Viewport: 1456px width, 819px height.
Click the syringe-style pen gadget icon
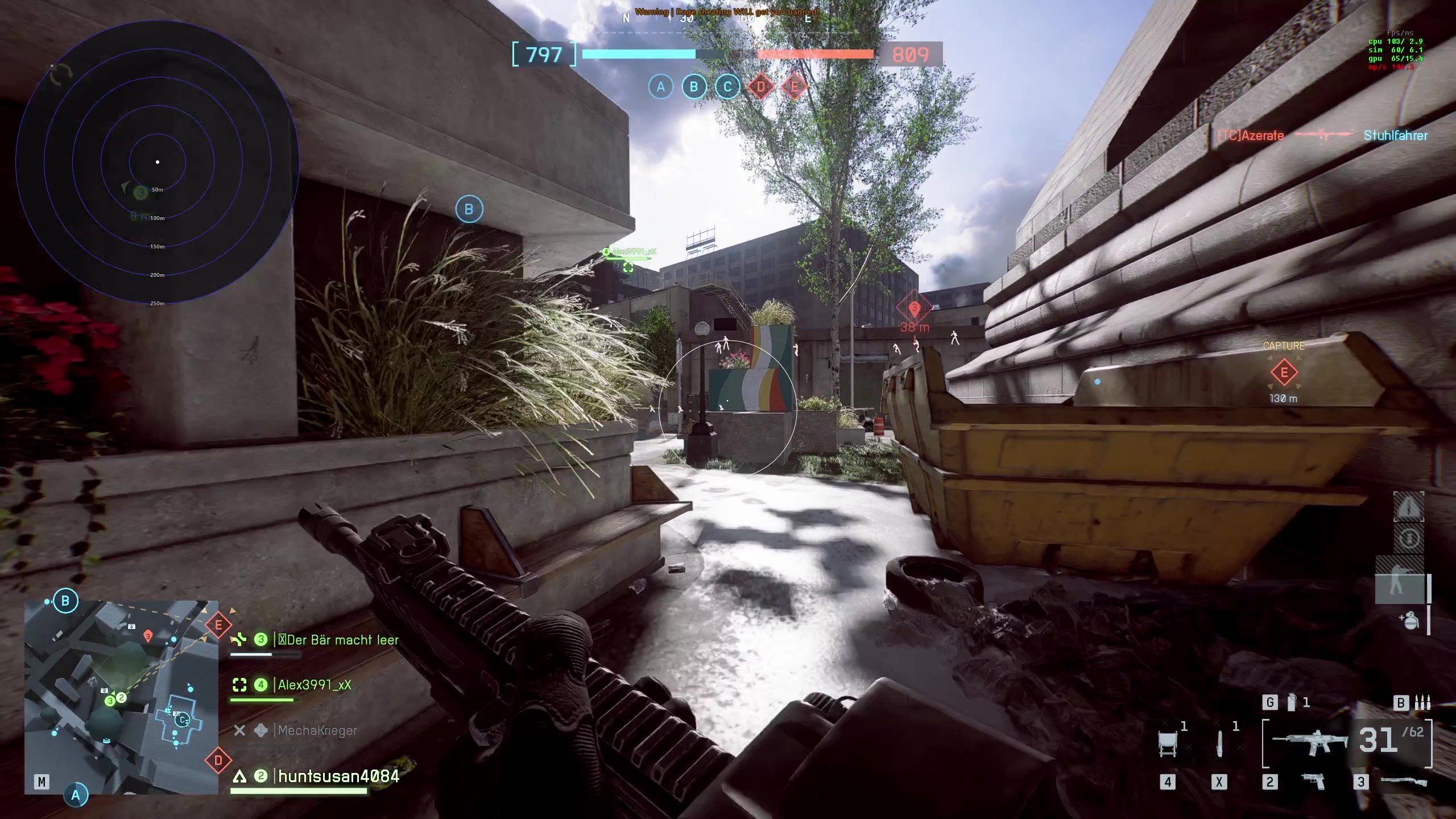pyautogui.click(x=1219, y=744)
